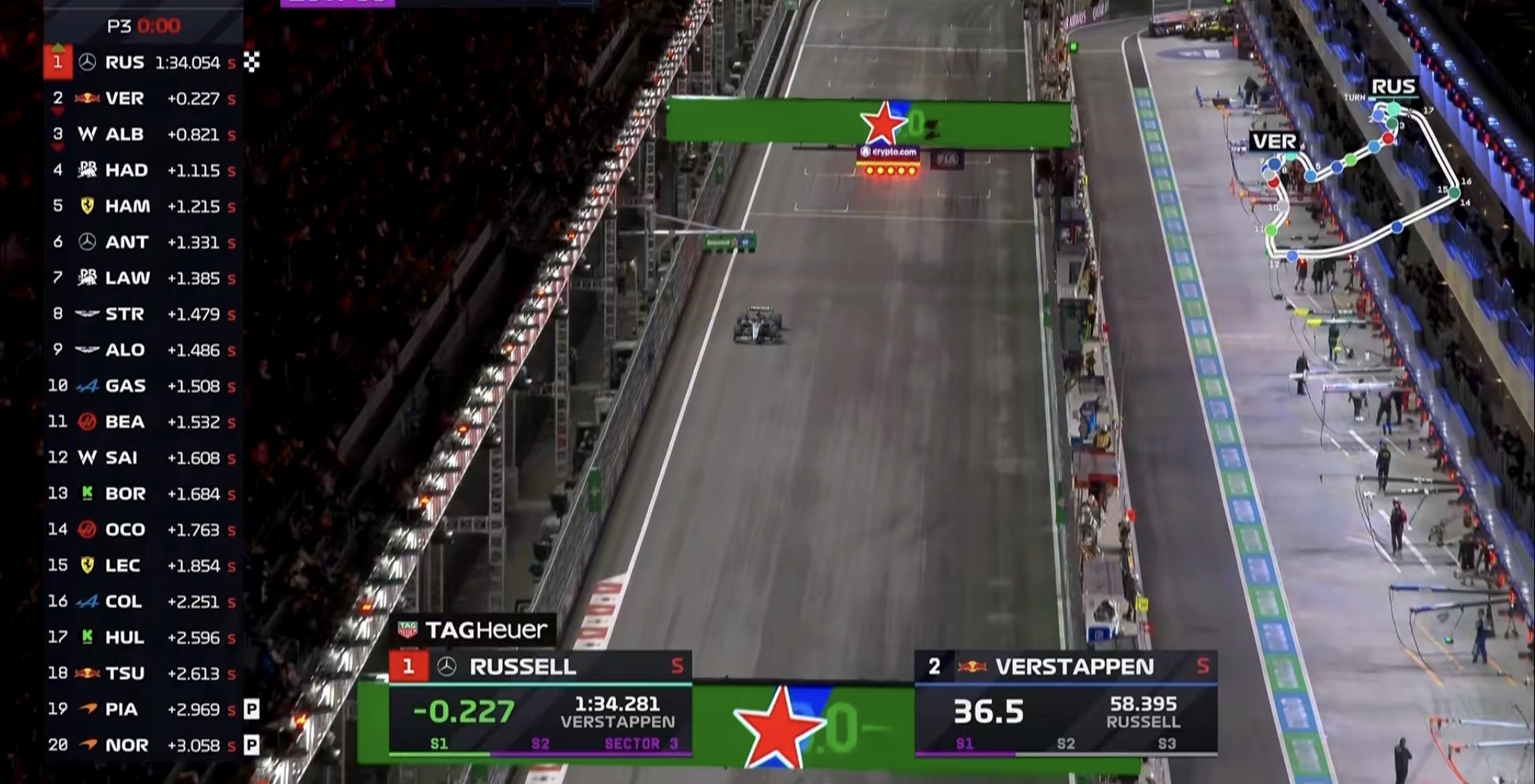This screenshot has width=1535, height=784.
Task: Click the RUS label on the track map
Action: coord(1393,87)
